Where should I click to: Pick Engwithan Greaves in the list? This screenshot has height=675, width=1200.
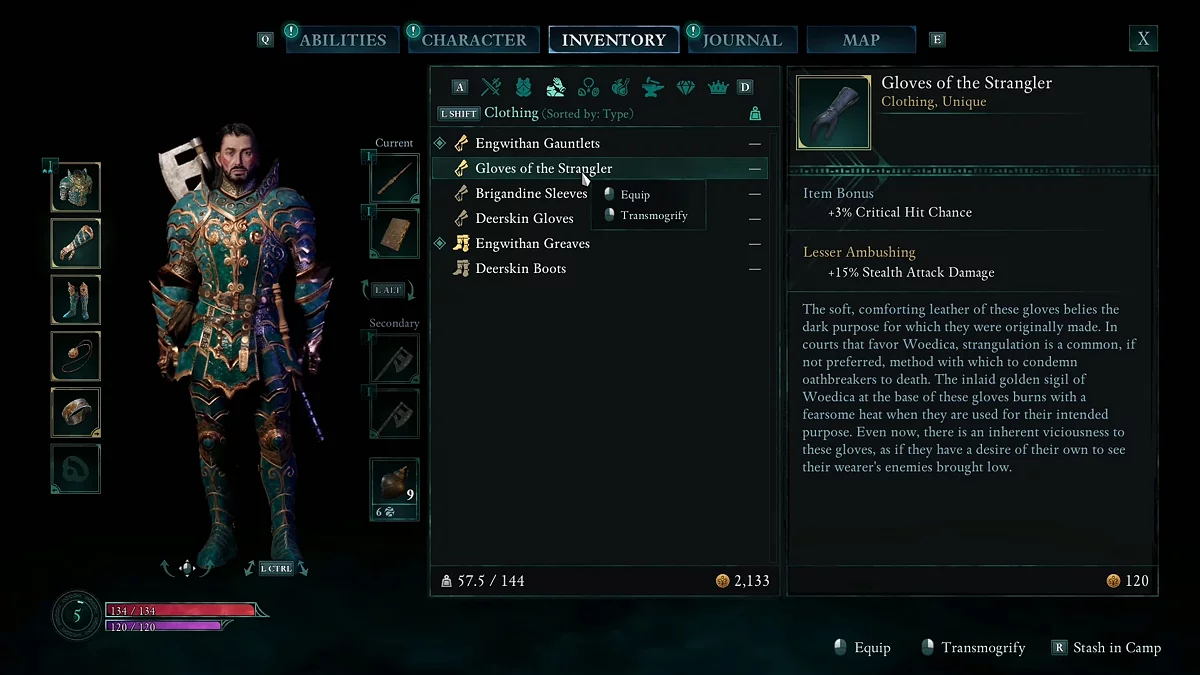532,244
